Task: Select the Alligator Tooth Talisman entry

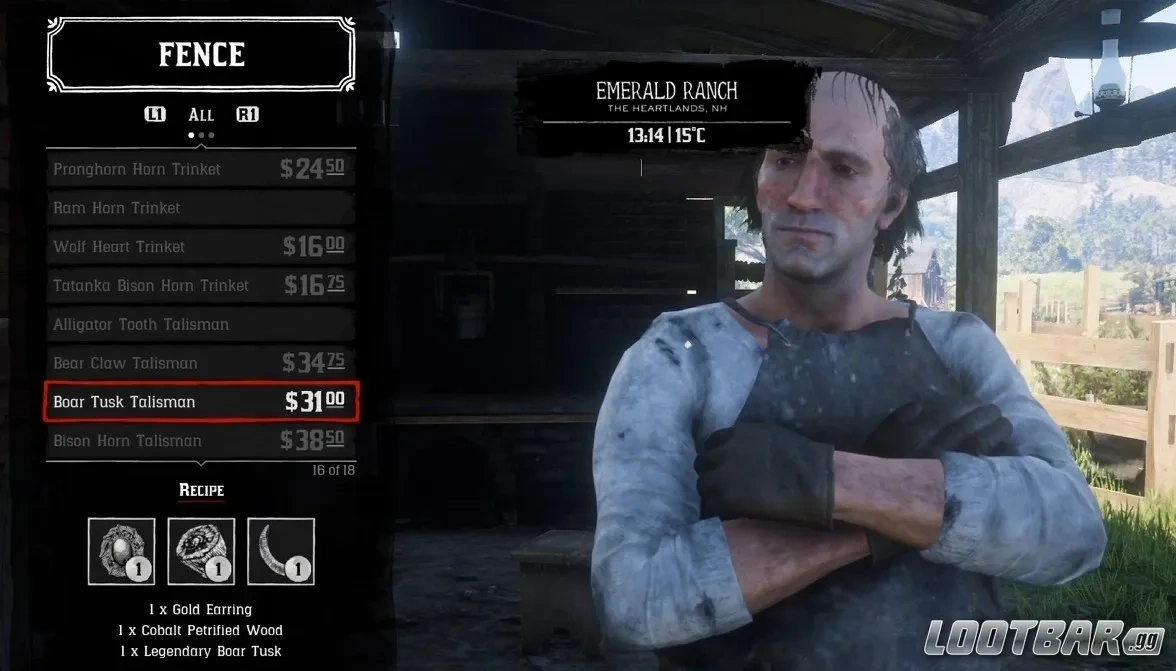Action: [x=200, y=325]
